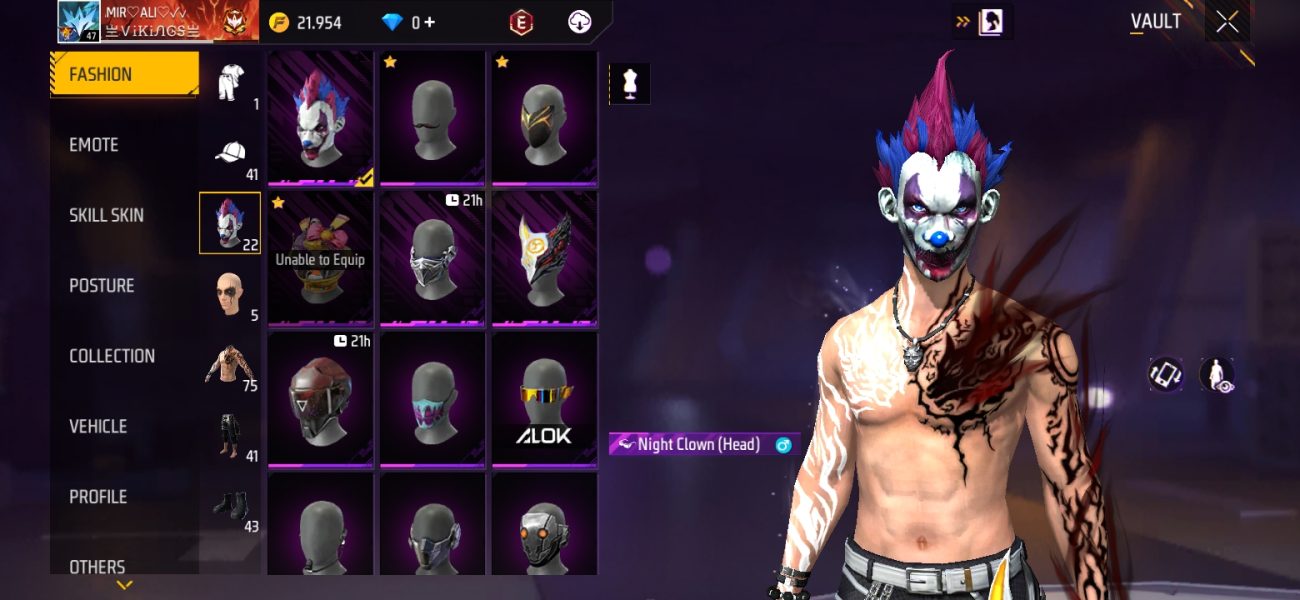Pick the red helmet with 21h timer
Screen dimensions: 1300x600
pos(321,400)
